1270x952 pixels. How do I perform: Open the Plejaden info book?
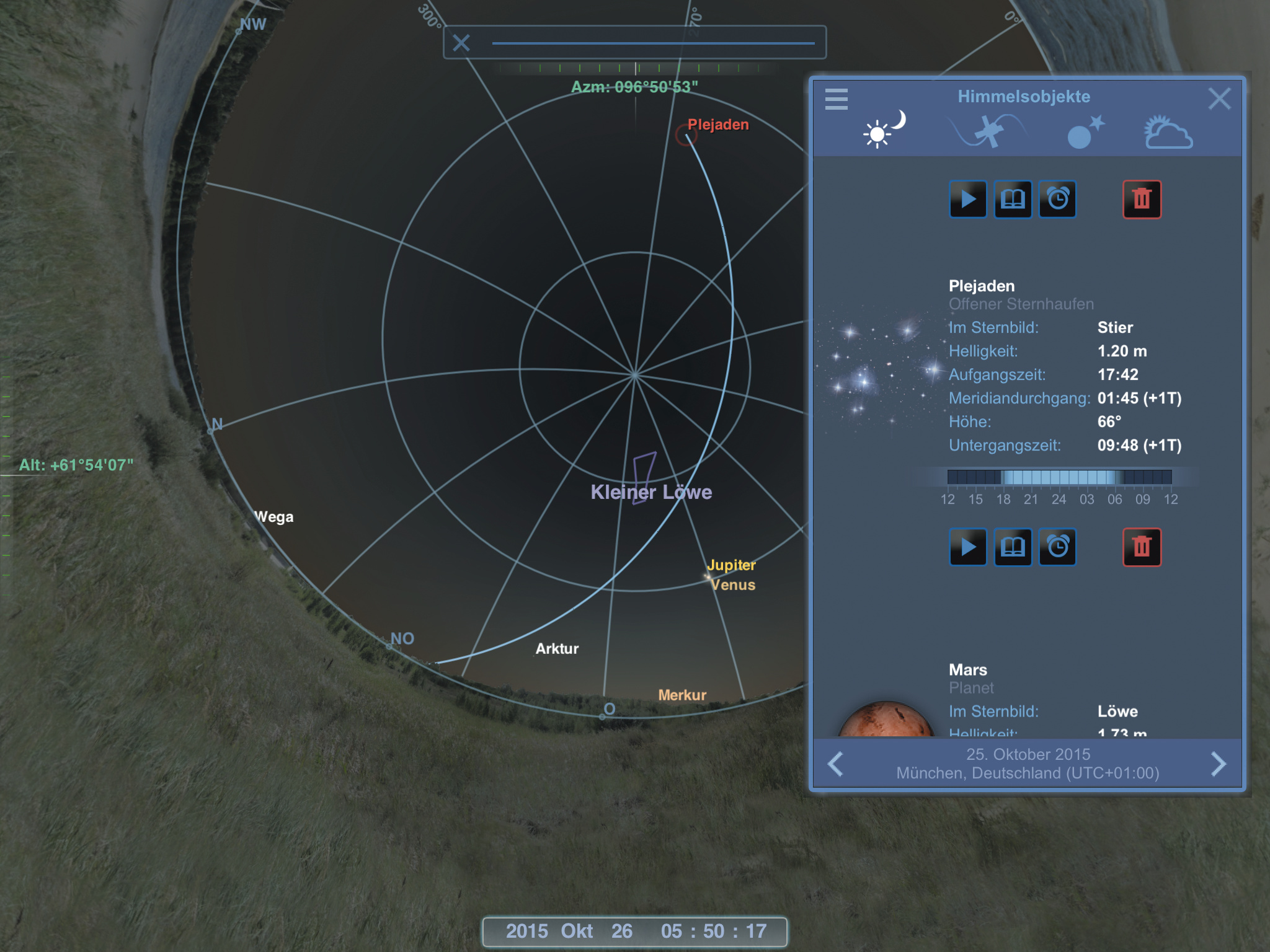click(x=1013, y=200)
